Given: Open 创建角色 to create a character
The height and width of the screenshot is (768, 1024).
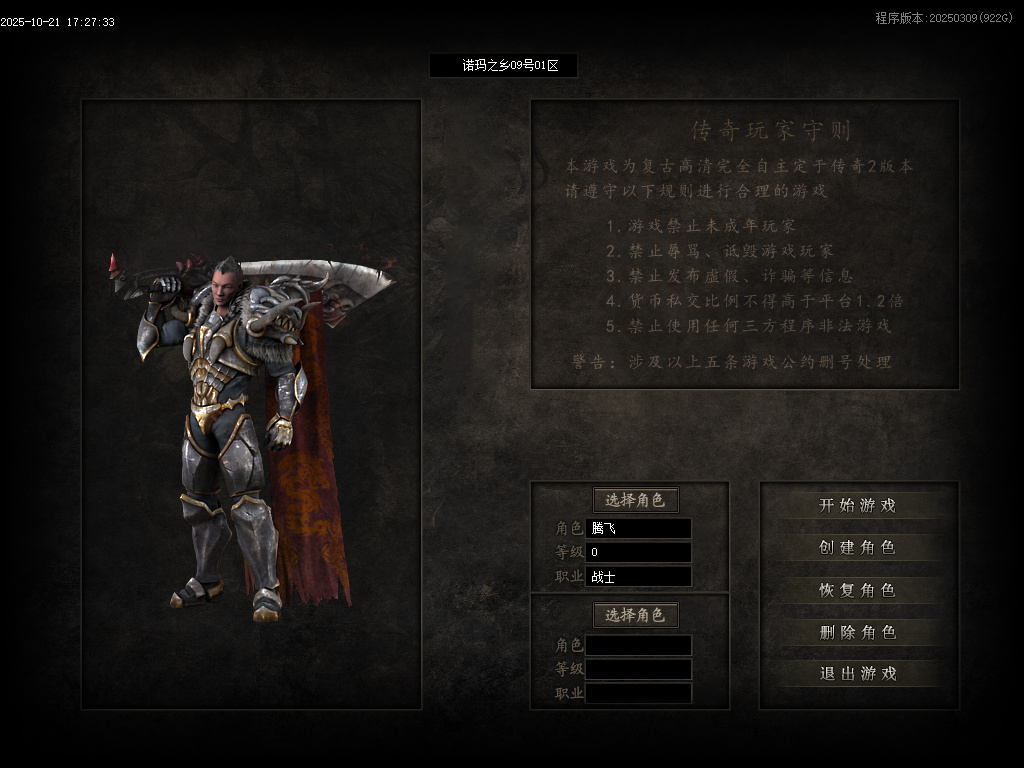Looking at the screenshot, I should click(x=857, y=548).
